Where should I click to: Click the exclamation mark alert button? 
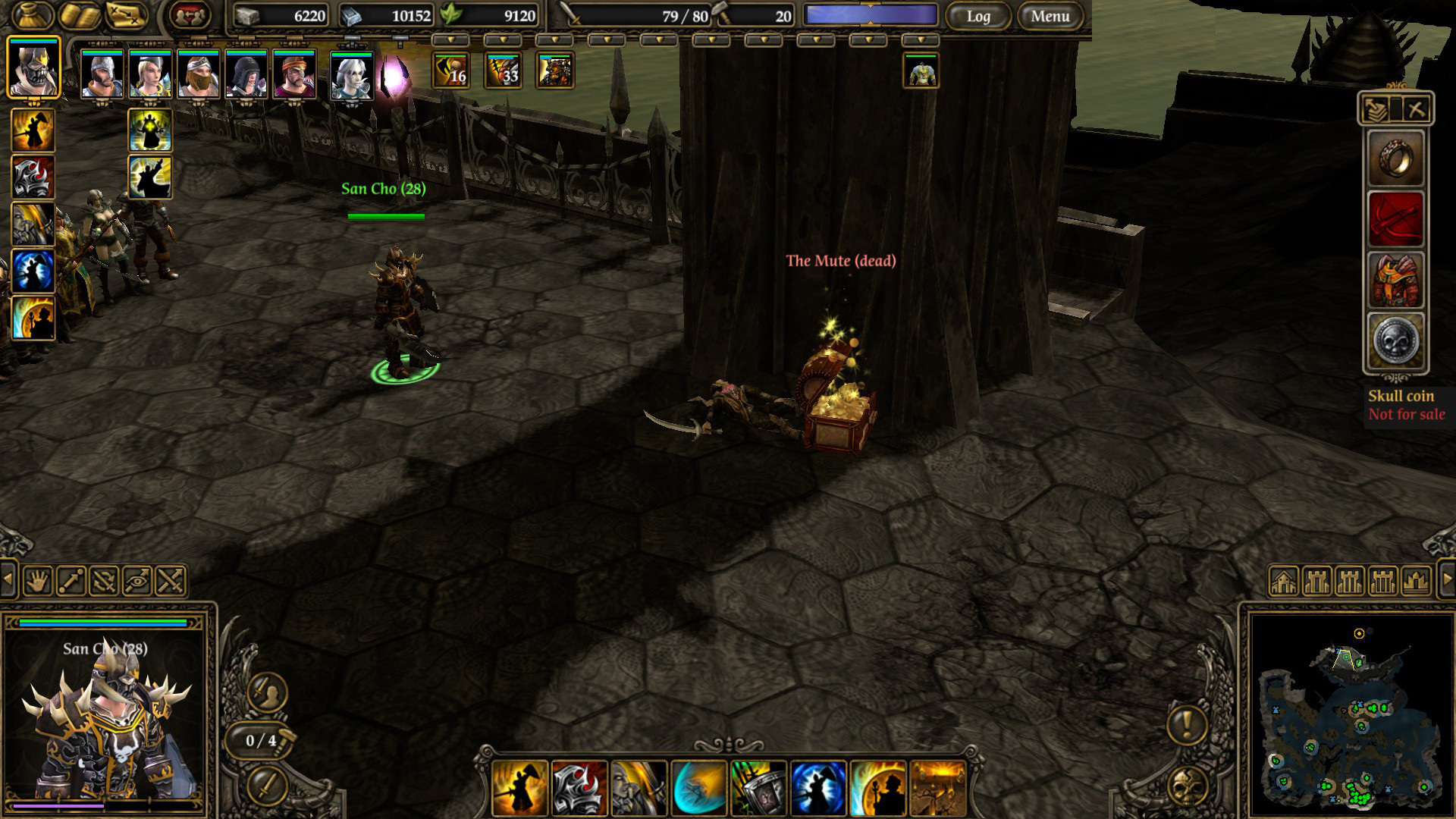click(1187, 724)
